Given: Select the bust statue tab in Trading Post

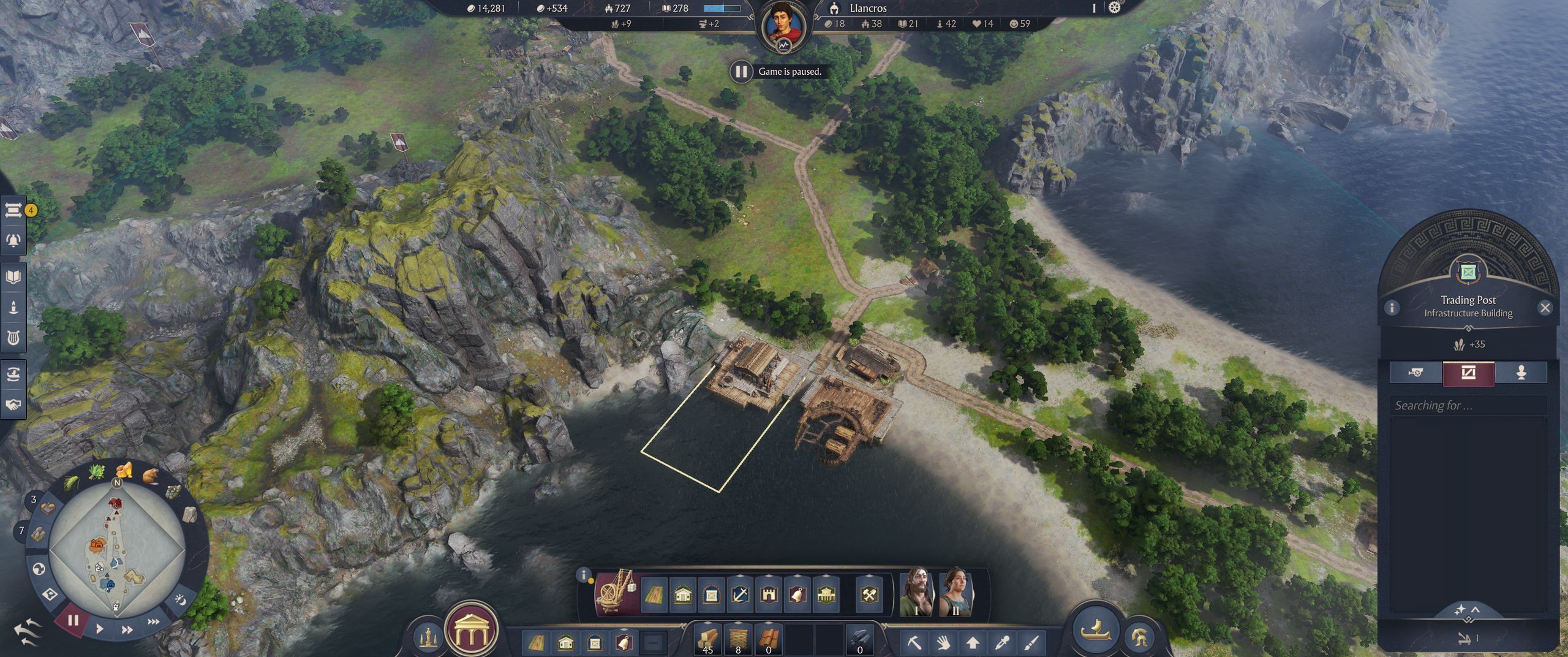Looking at the screenshot, I should pyautogui.click(x=1521, y=373).
